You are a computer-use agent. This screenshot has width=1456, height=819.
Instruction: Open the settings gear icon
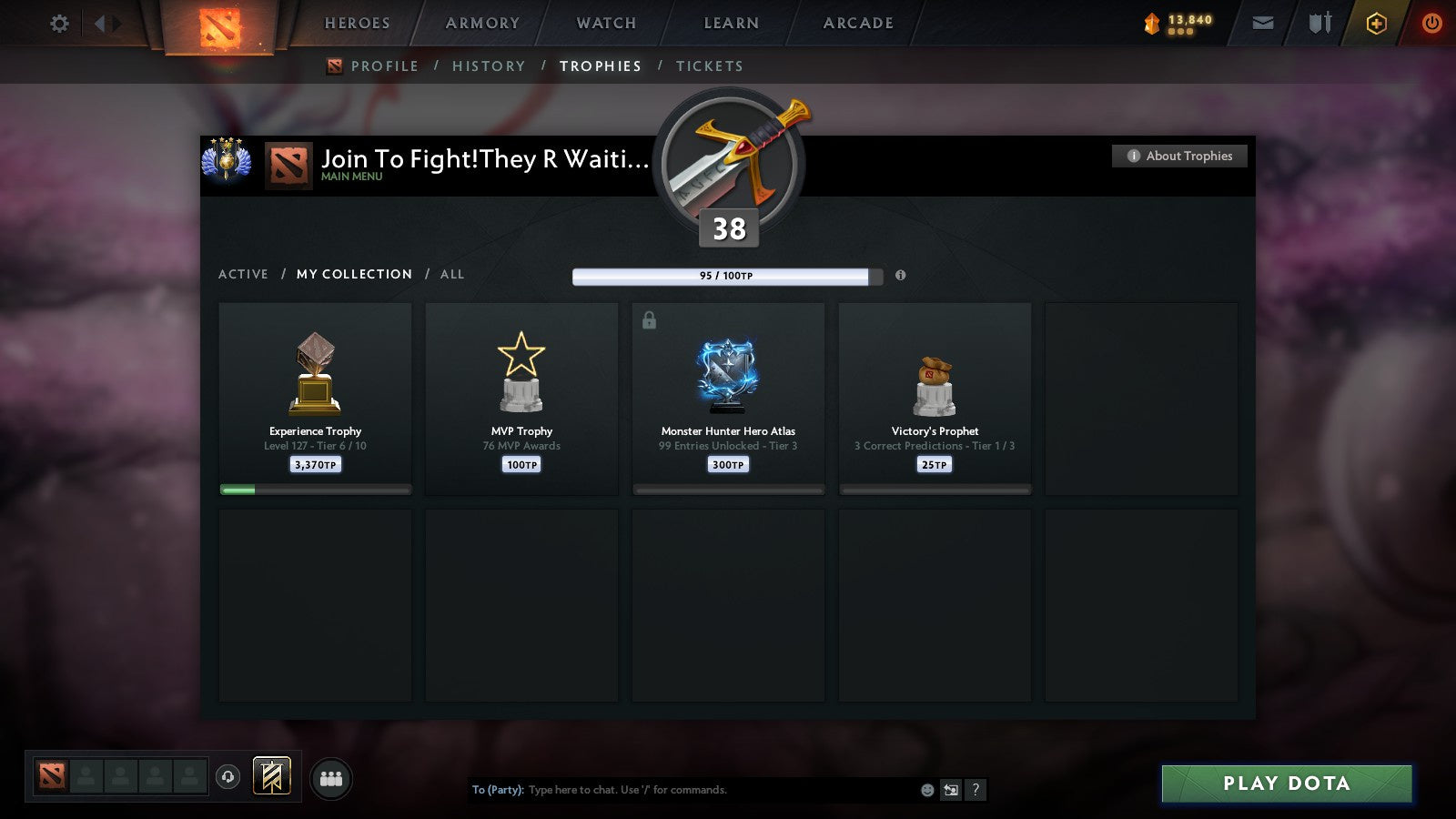pyautogui.click(x=59, y=23)
